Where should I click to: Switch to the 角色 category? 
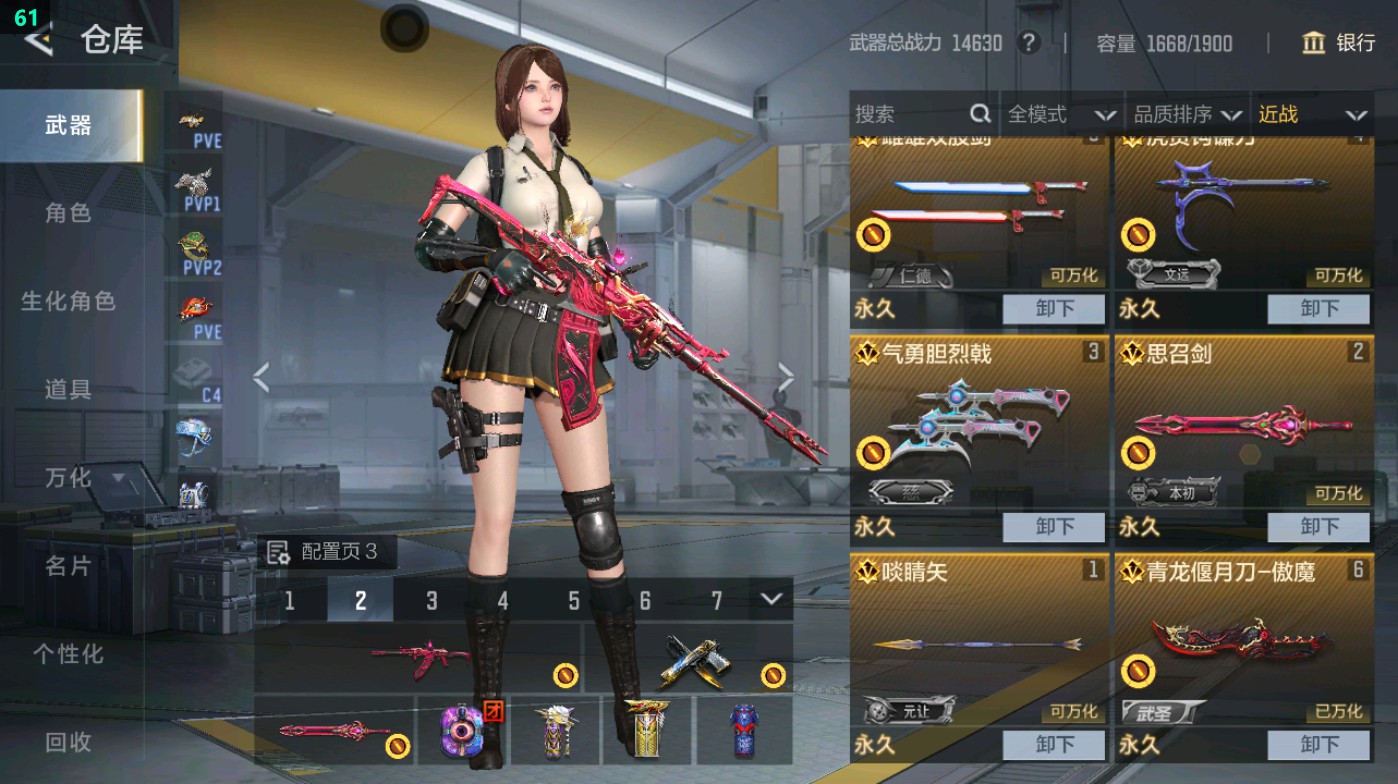tap(68, 213)
